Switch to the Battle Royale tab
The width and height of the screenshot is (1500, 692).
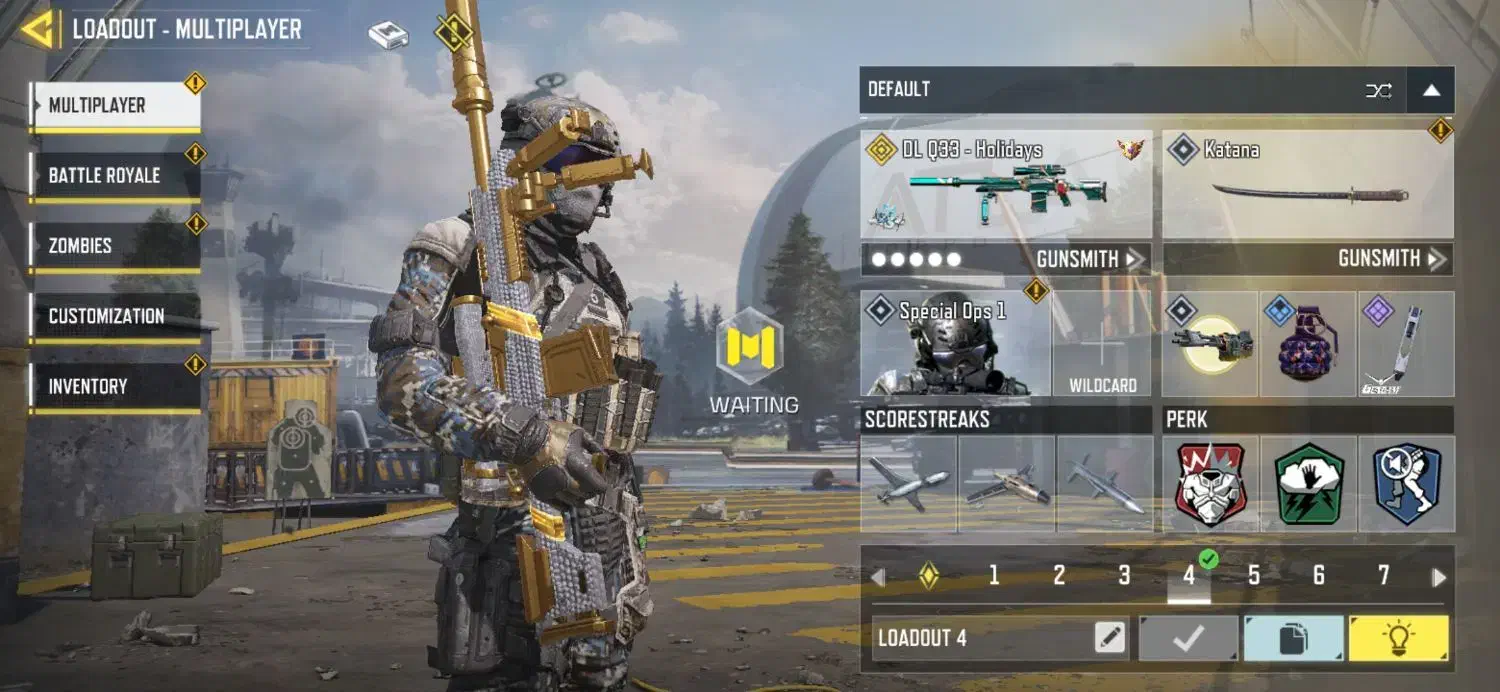click(x=114, y=176)
